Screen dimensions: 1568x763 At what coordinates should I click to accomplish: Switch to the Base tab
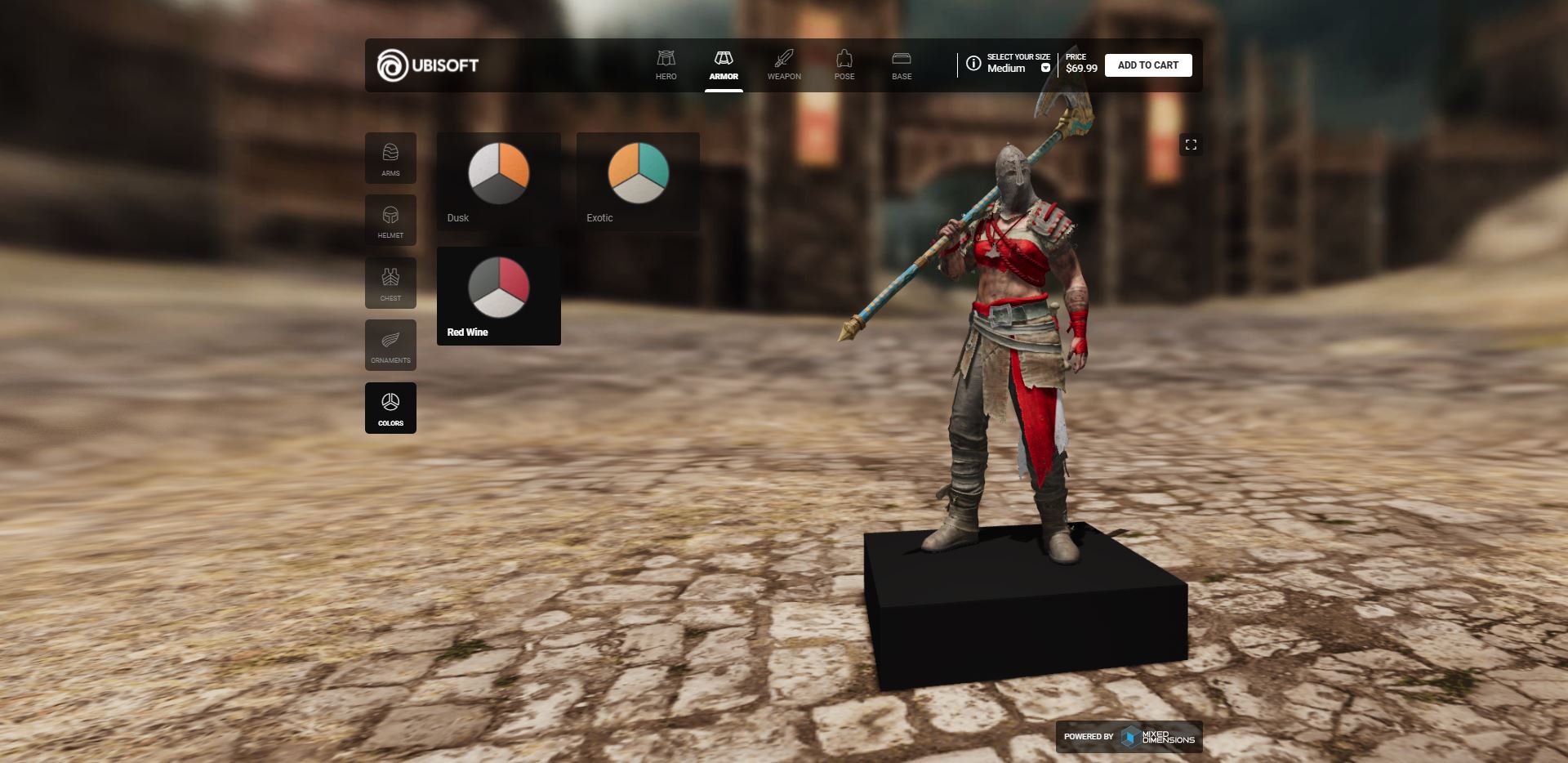point(902,65)
